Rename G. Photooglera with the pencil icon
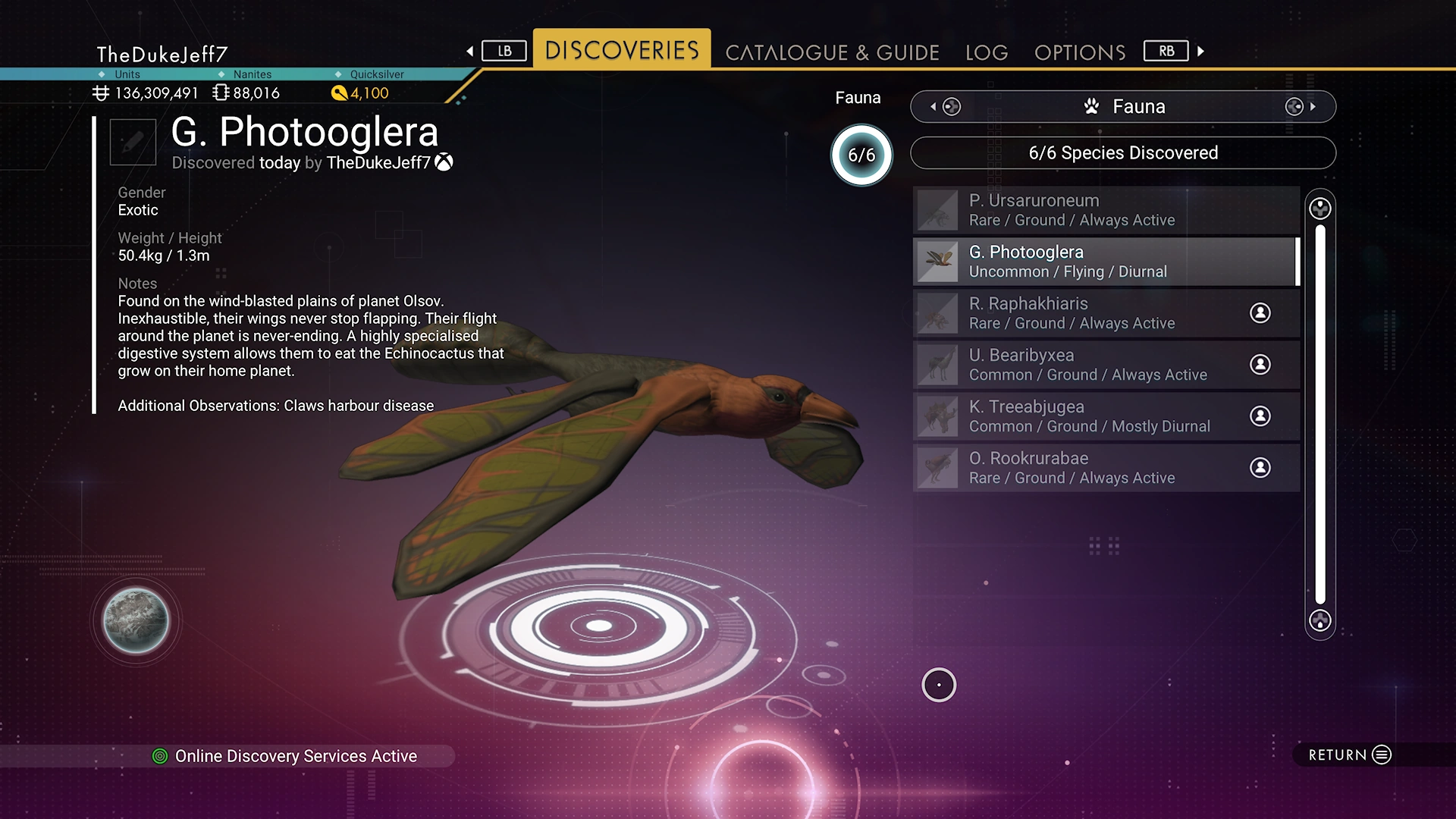1456x819 pixels. coord(133,142)
